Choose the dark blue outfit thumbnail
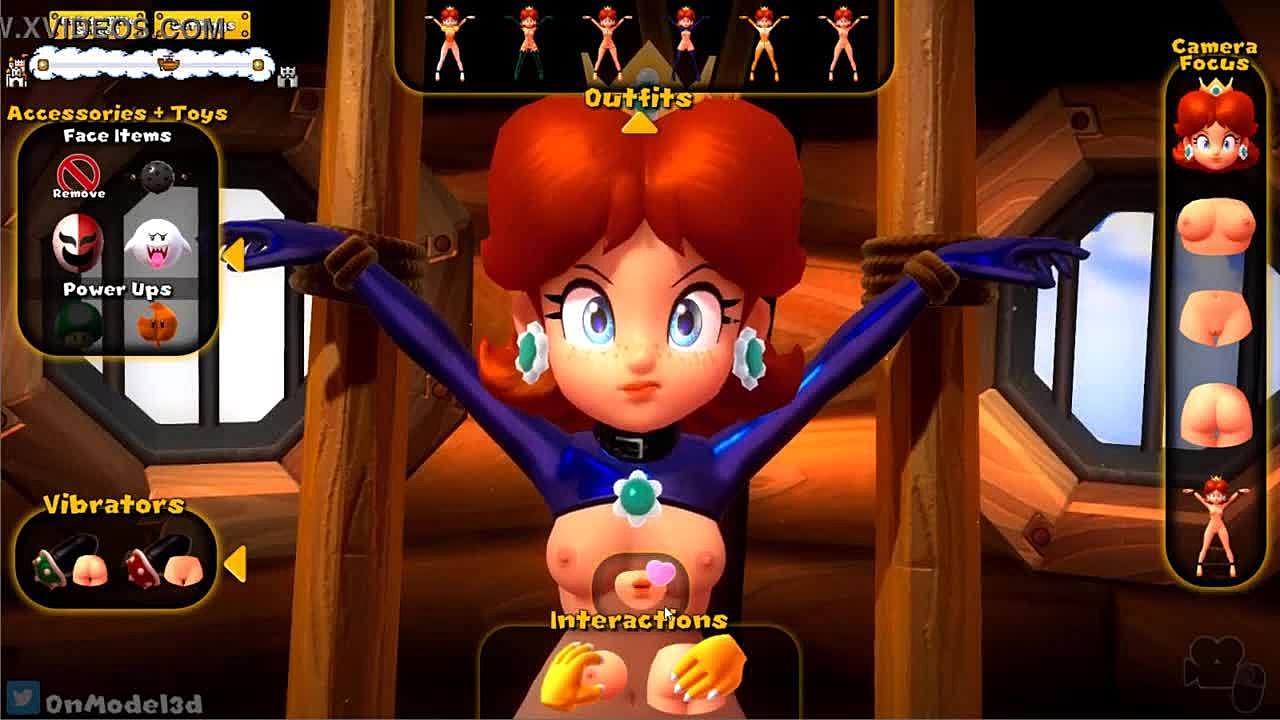This screenshot has height=720, width=1280. click(685, 42)
